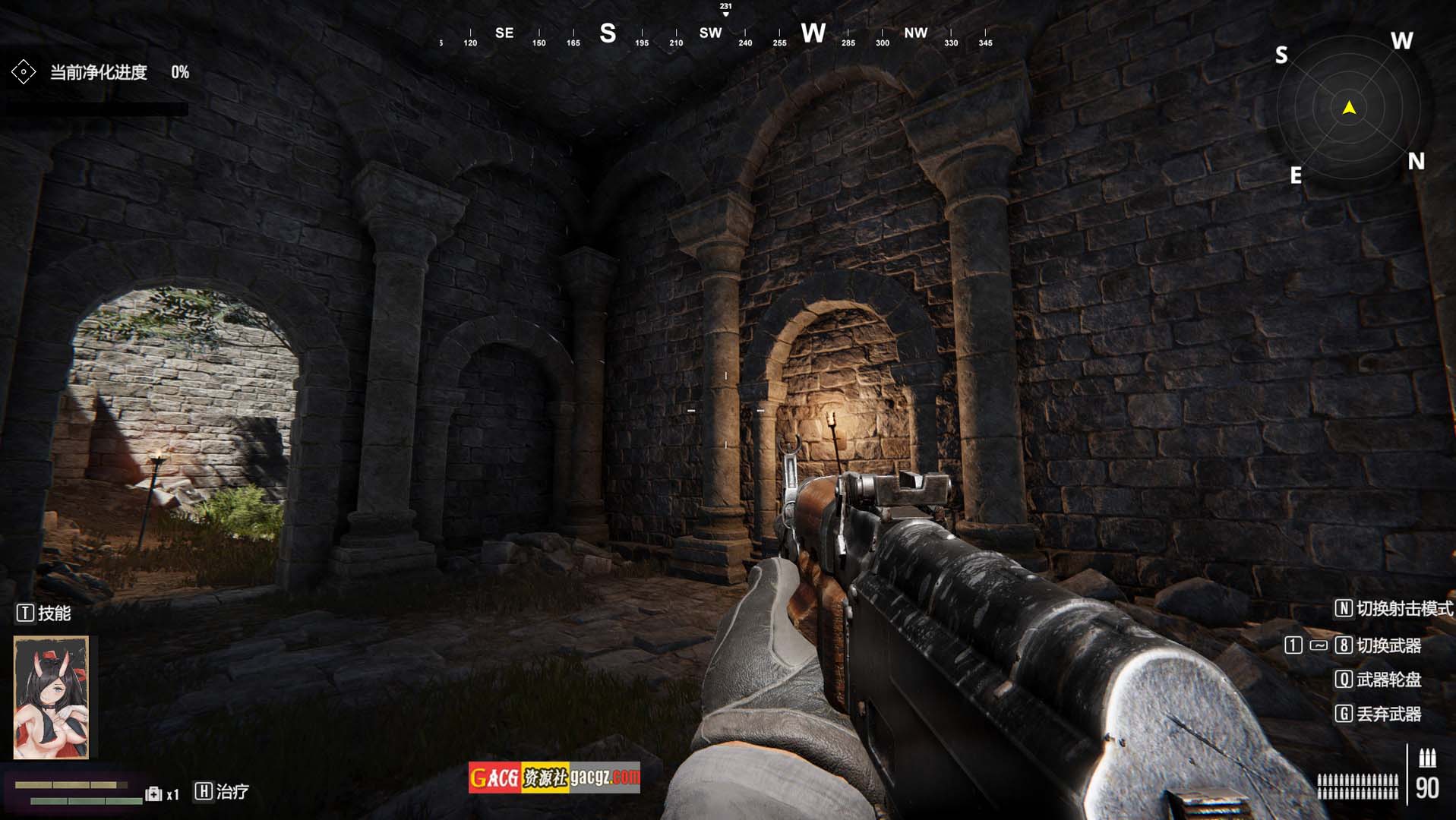The height and width of the screenshot is (820, 1456).
Task: Select the purification progress objective tracker
Action: click(99, 73)
